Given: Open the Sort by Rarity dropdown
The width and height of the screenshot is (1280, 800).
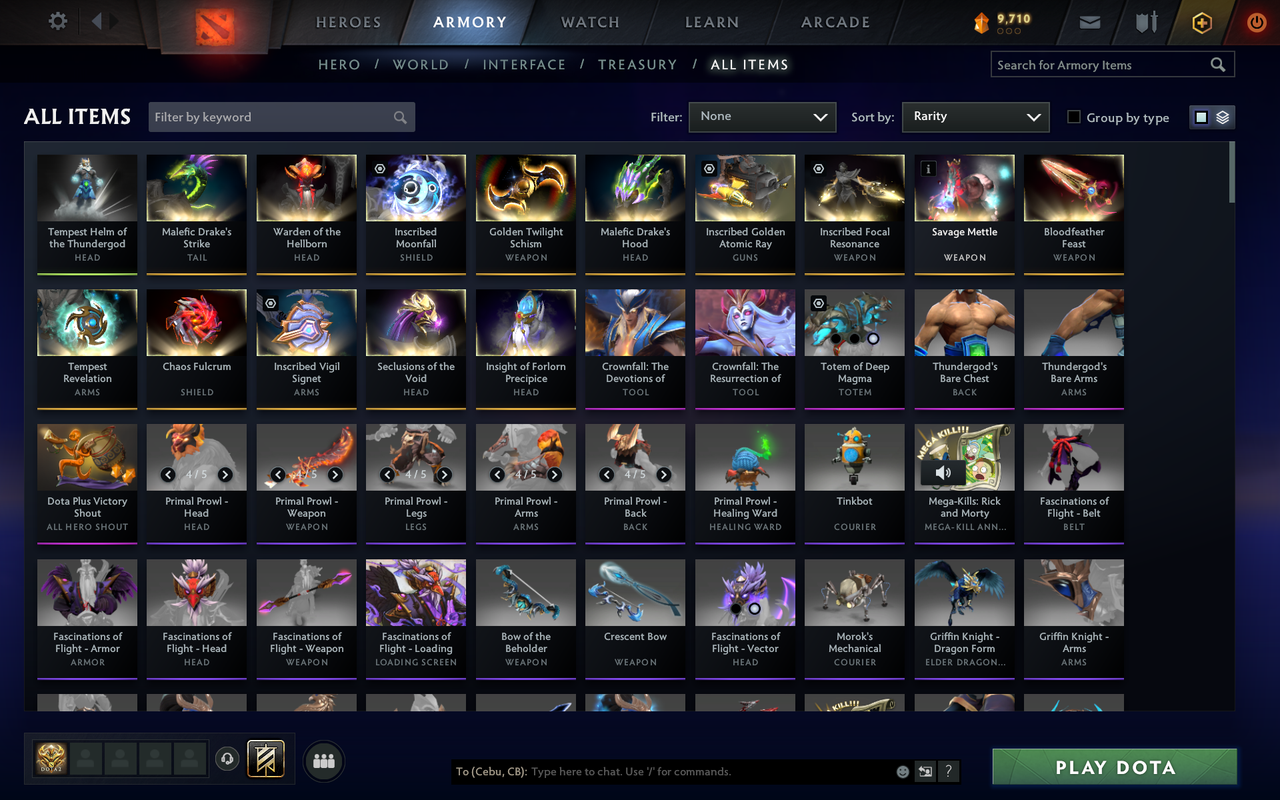Looking at the screenshot, I should coord(975,116).
